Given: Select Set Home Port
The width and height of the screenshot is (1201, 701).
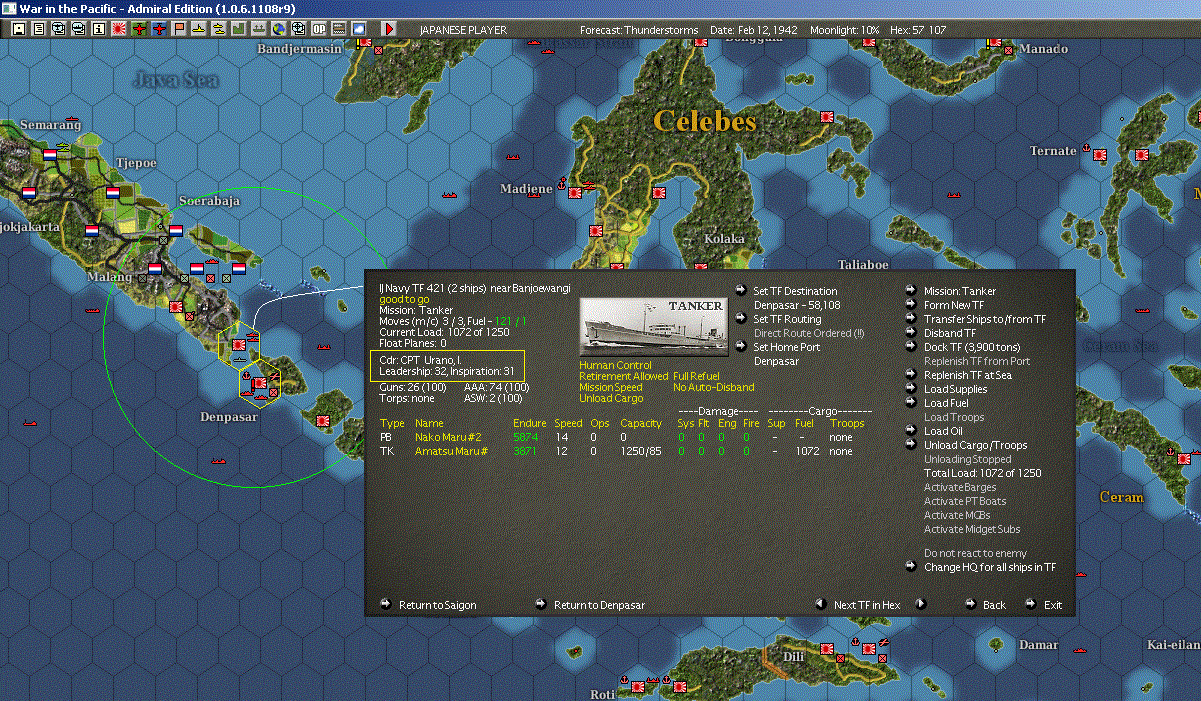Looking at the screenshot, I should coord(786,347).
